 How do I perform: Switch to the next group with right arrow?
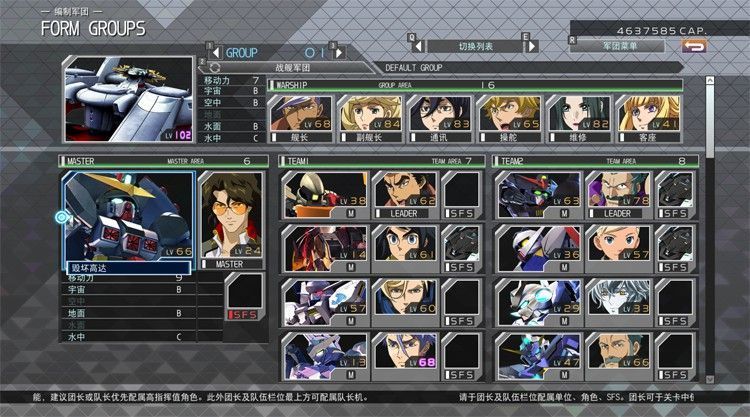coord(338,51)
